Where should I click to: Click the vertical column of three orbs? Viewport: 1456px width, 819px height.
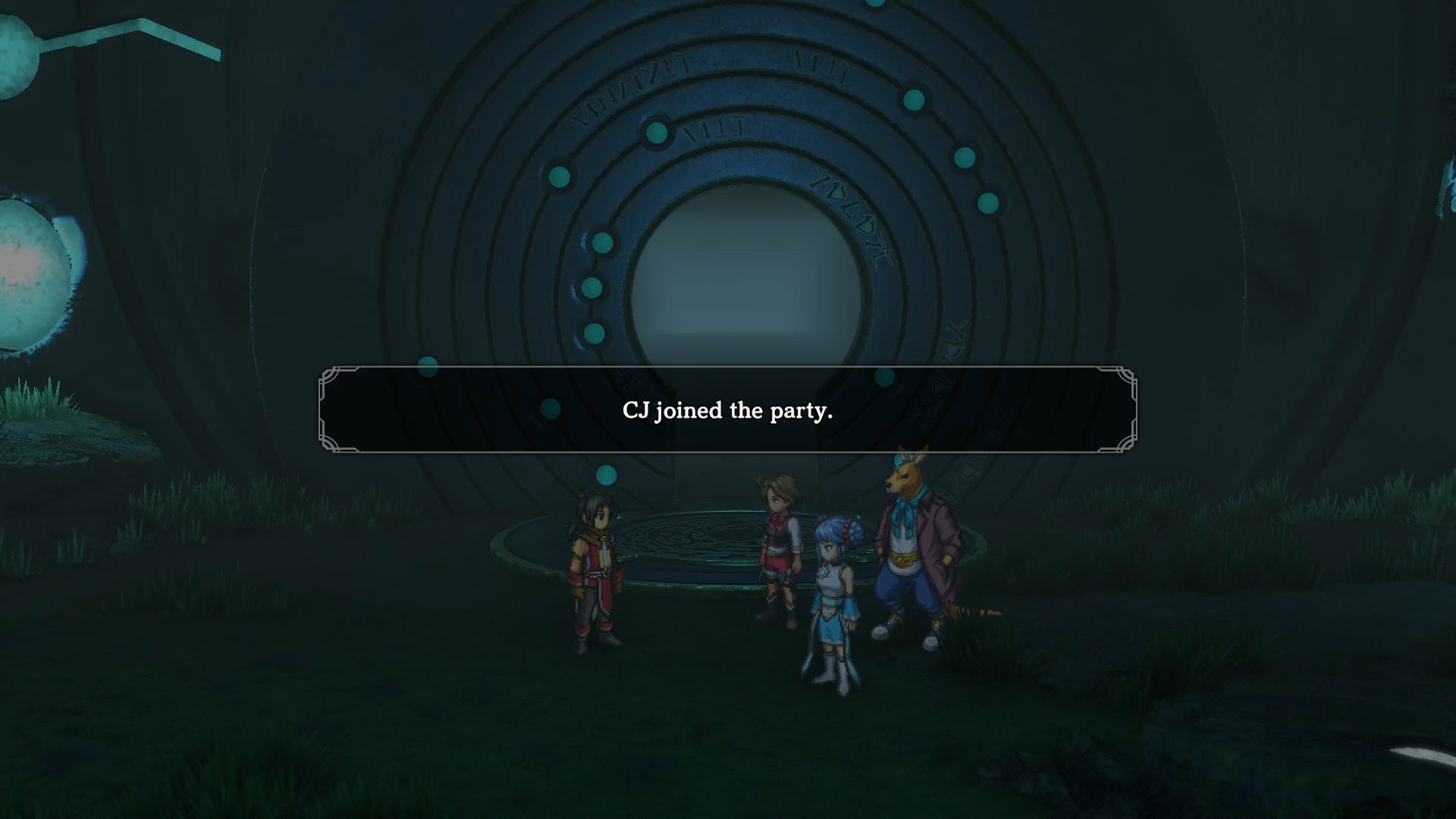(x=595, y=287)
